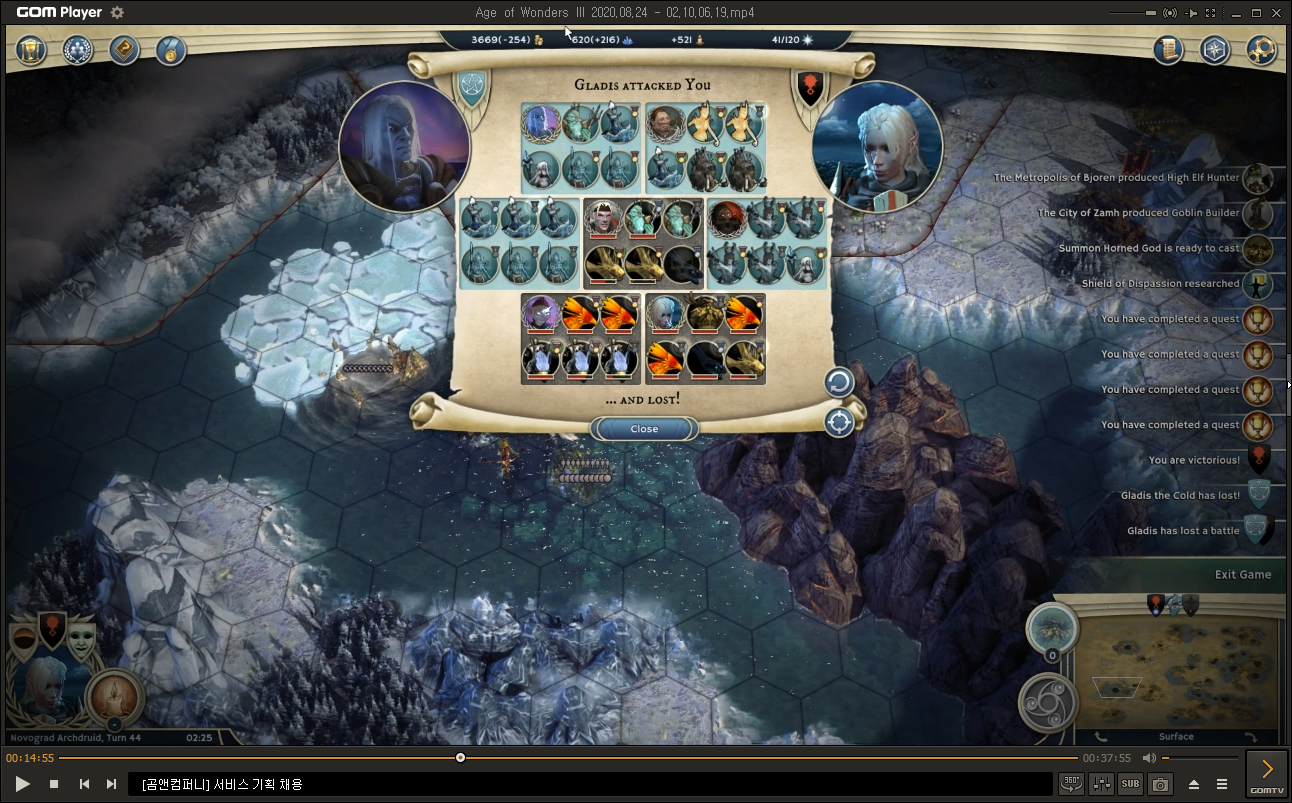Click the crosshair locate button
The width and height of the screenshot is (1292, 803).
[839, 423]
